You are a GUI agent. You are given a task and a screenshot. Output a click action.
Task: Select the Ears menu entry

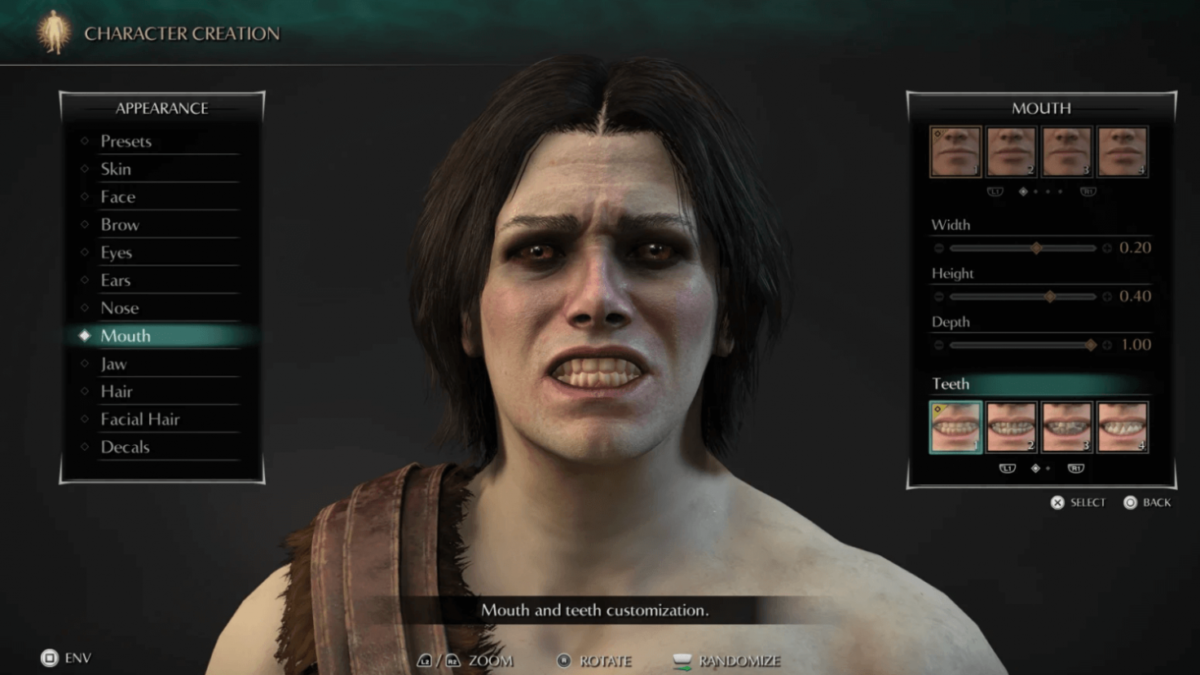116,281
